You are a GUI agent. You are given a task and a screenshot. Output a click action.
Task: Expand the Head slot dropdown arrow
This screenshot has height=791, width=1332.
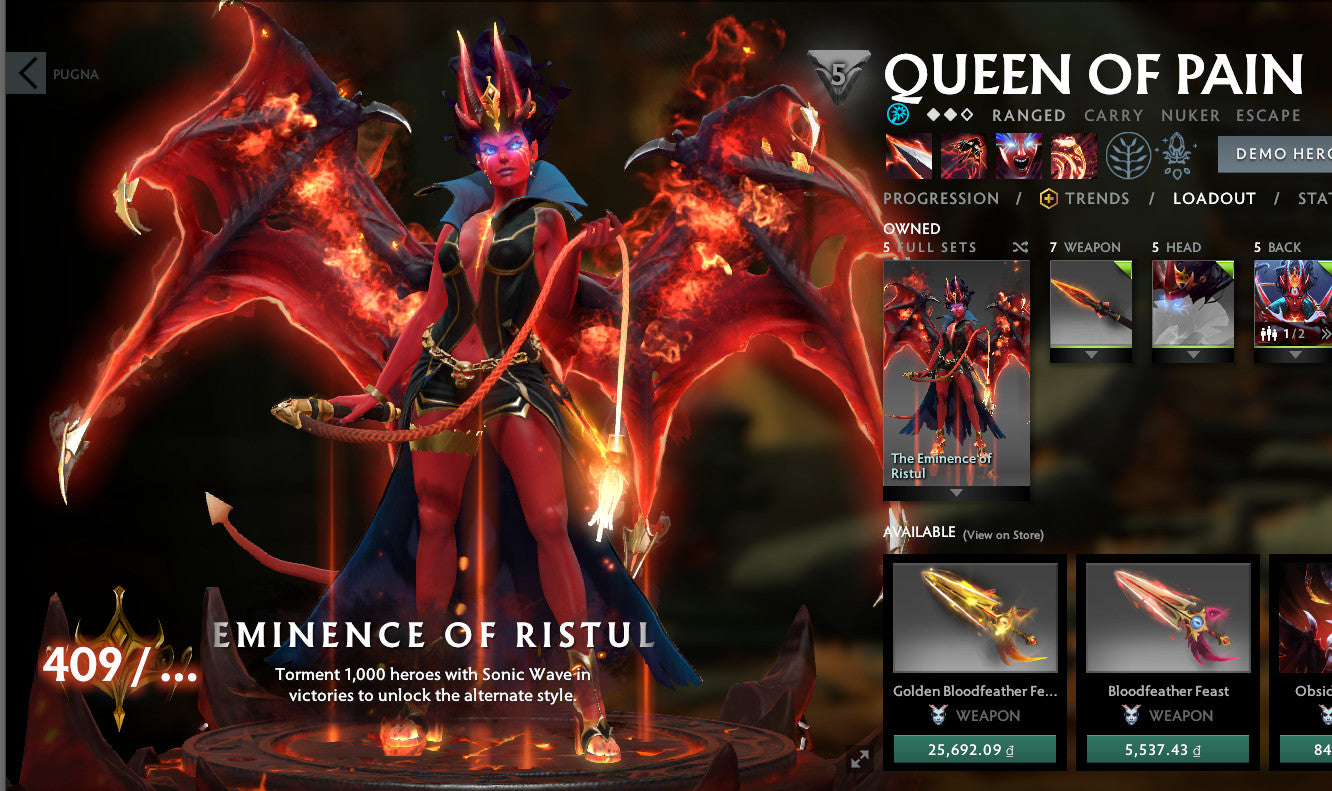point(1192,352)
